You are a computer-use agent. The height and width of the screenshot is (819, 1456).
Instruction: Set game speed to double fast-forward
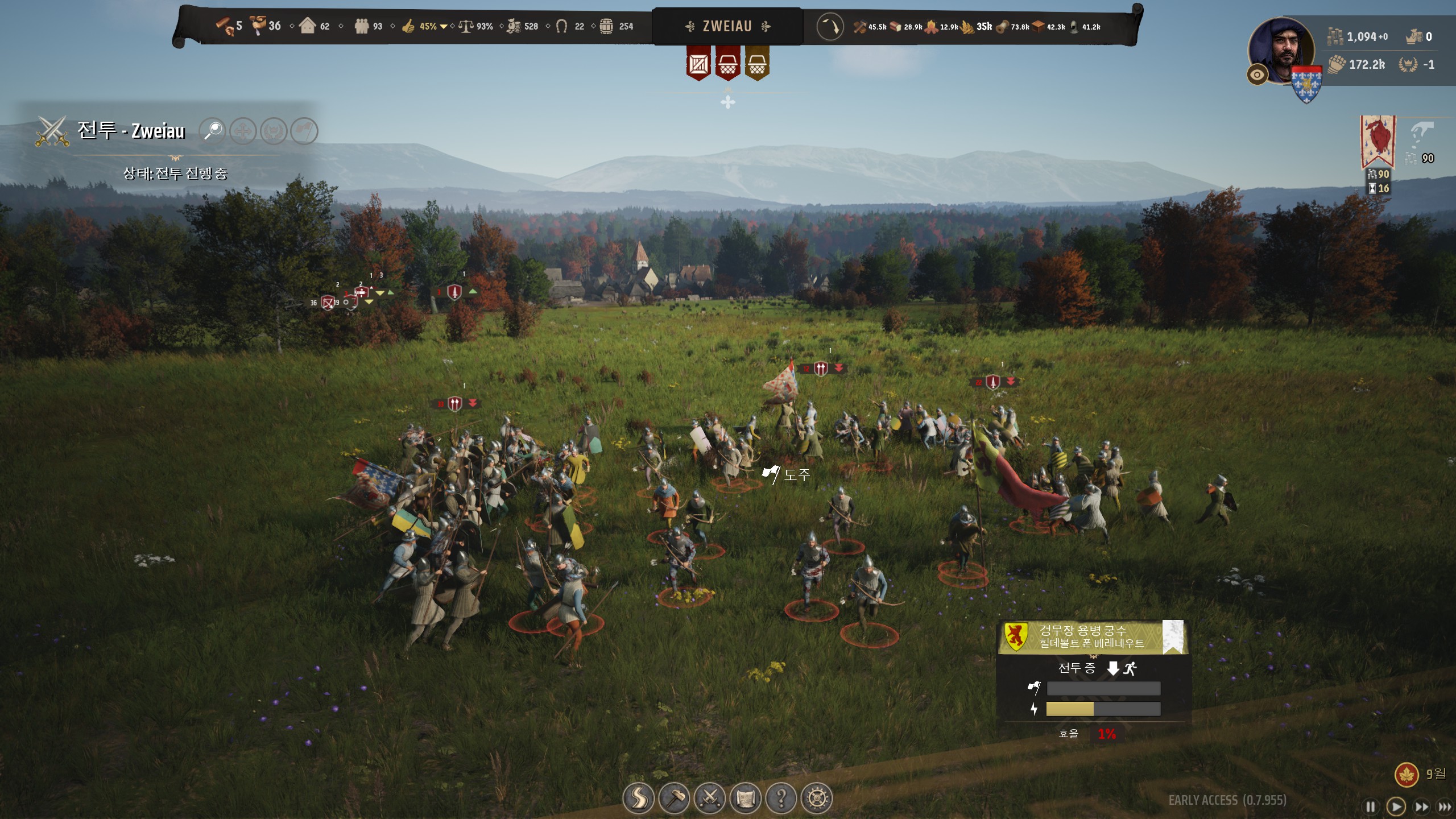(1421, 806)
